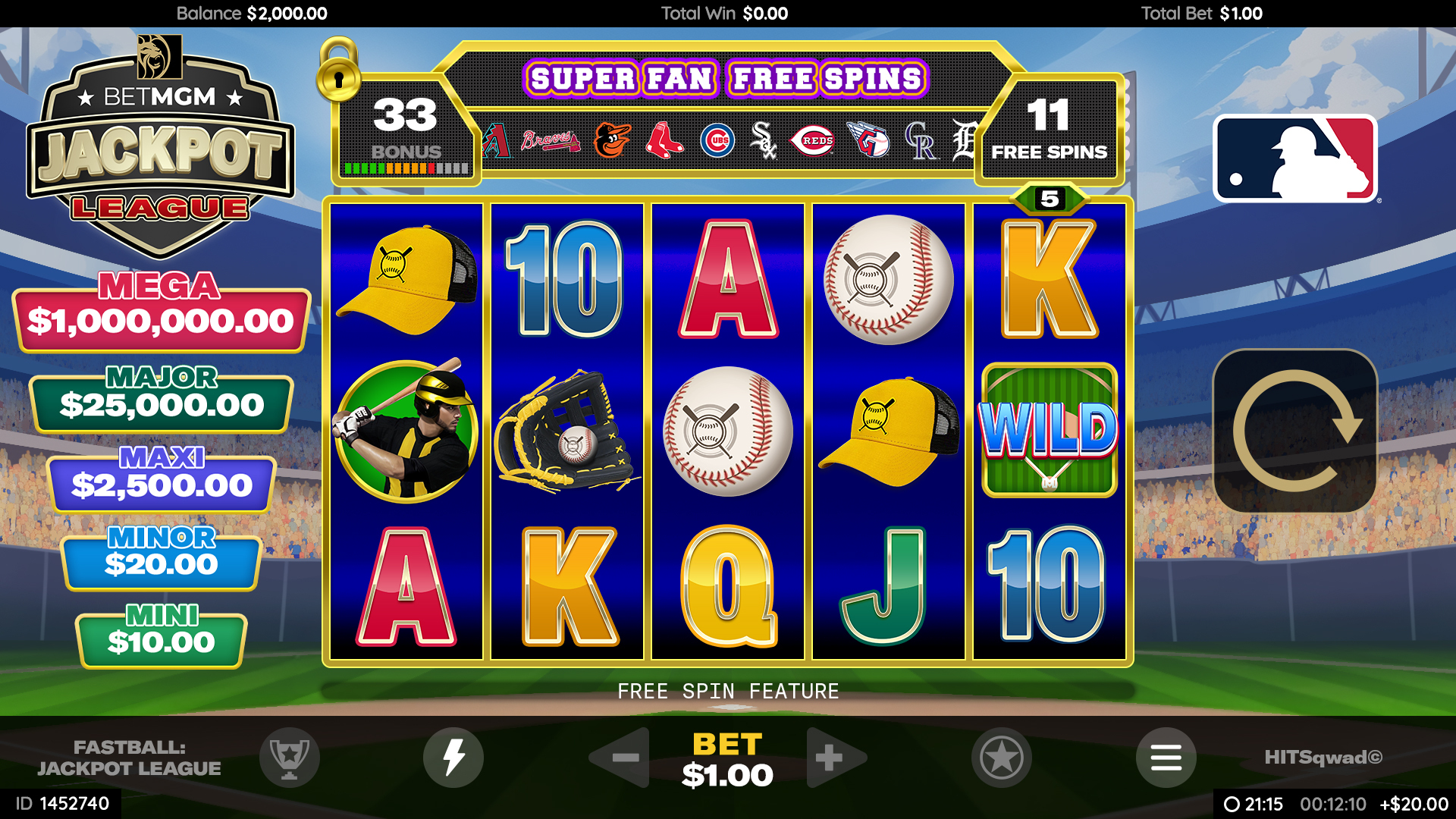Open the FREE SPIN FEATURE panel

[727, 691]
